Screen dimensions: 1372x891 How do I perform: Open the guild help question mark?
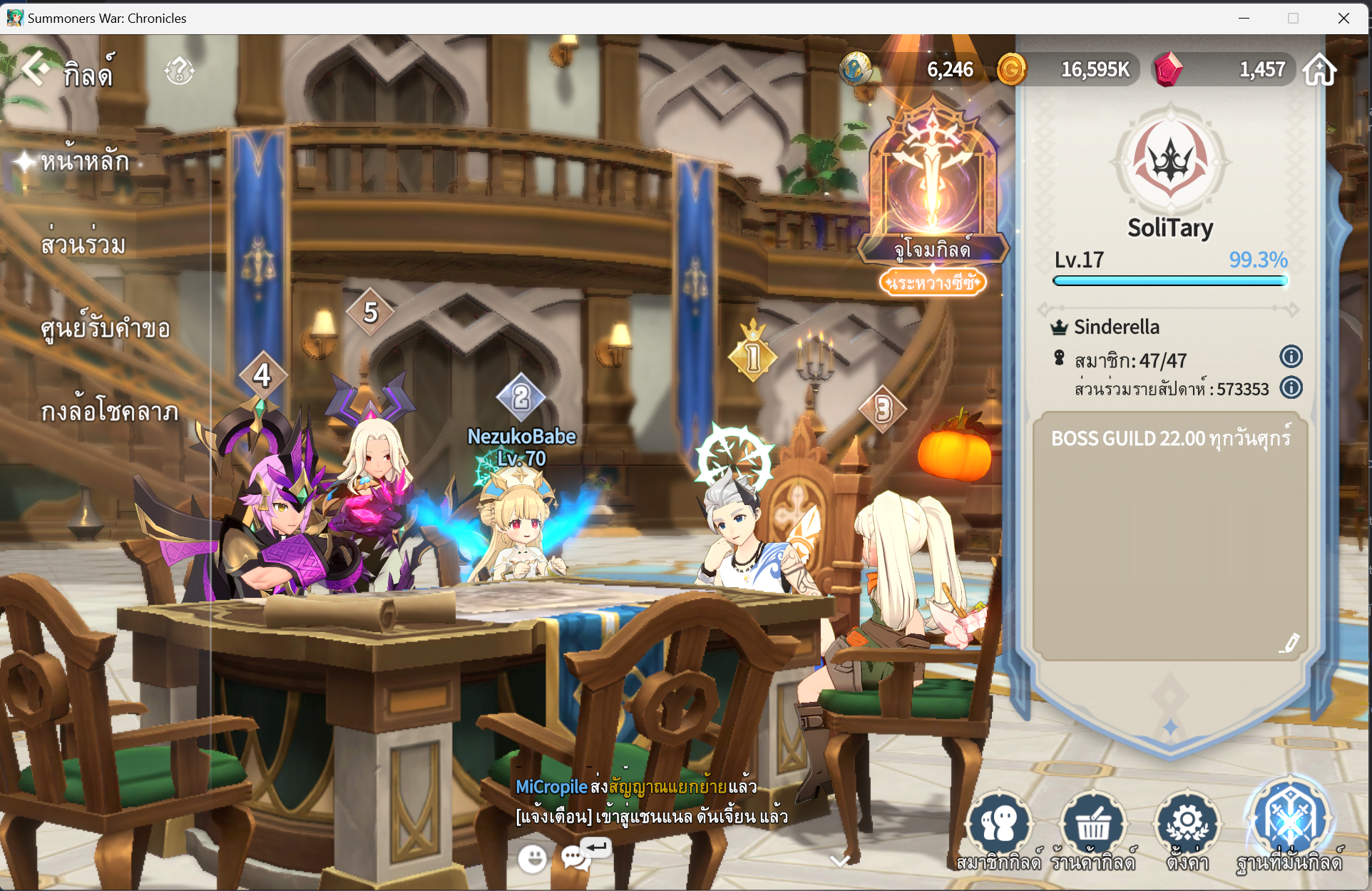coord(179,71)
